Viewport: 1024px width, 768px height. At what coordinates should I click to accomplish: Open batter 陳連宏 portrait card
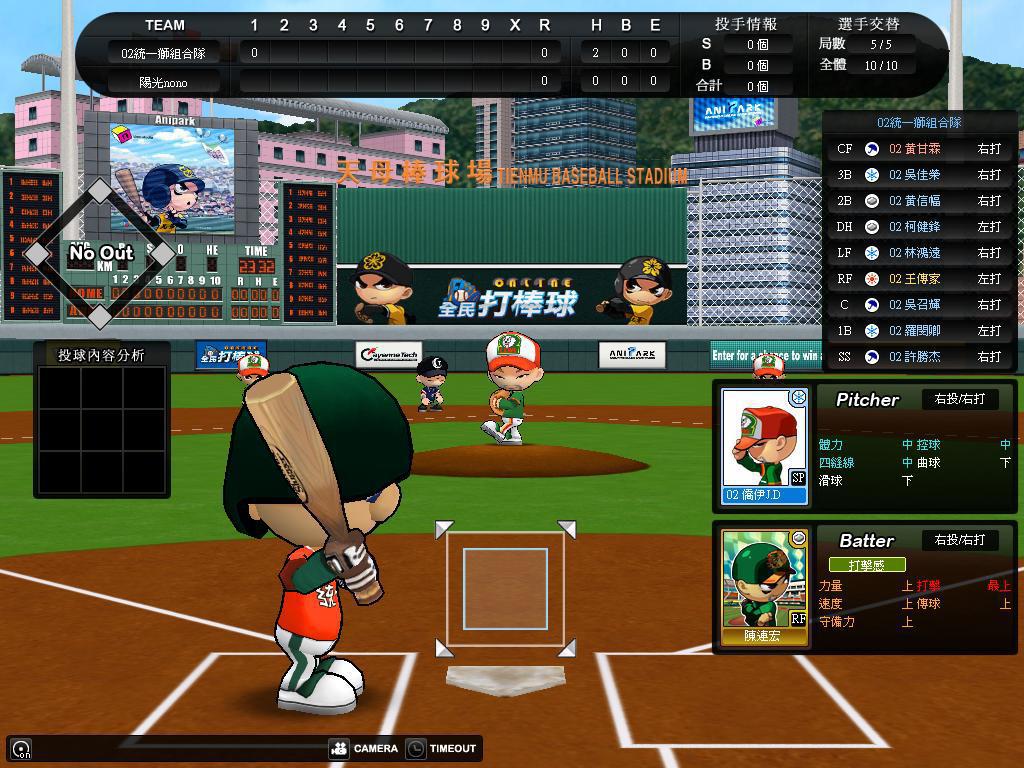click(765, 587)
